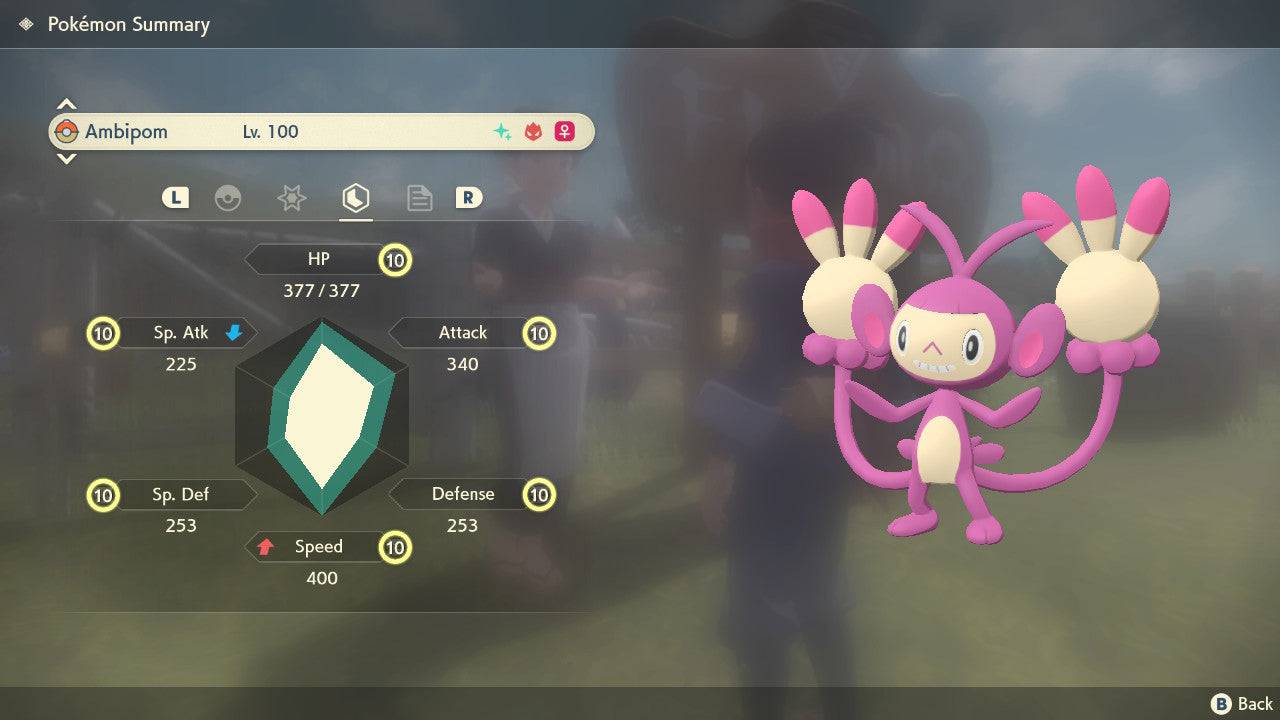Open the notes page tab
1280x720 pixels.
pos(419,198)
